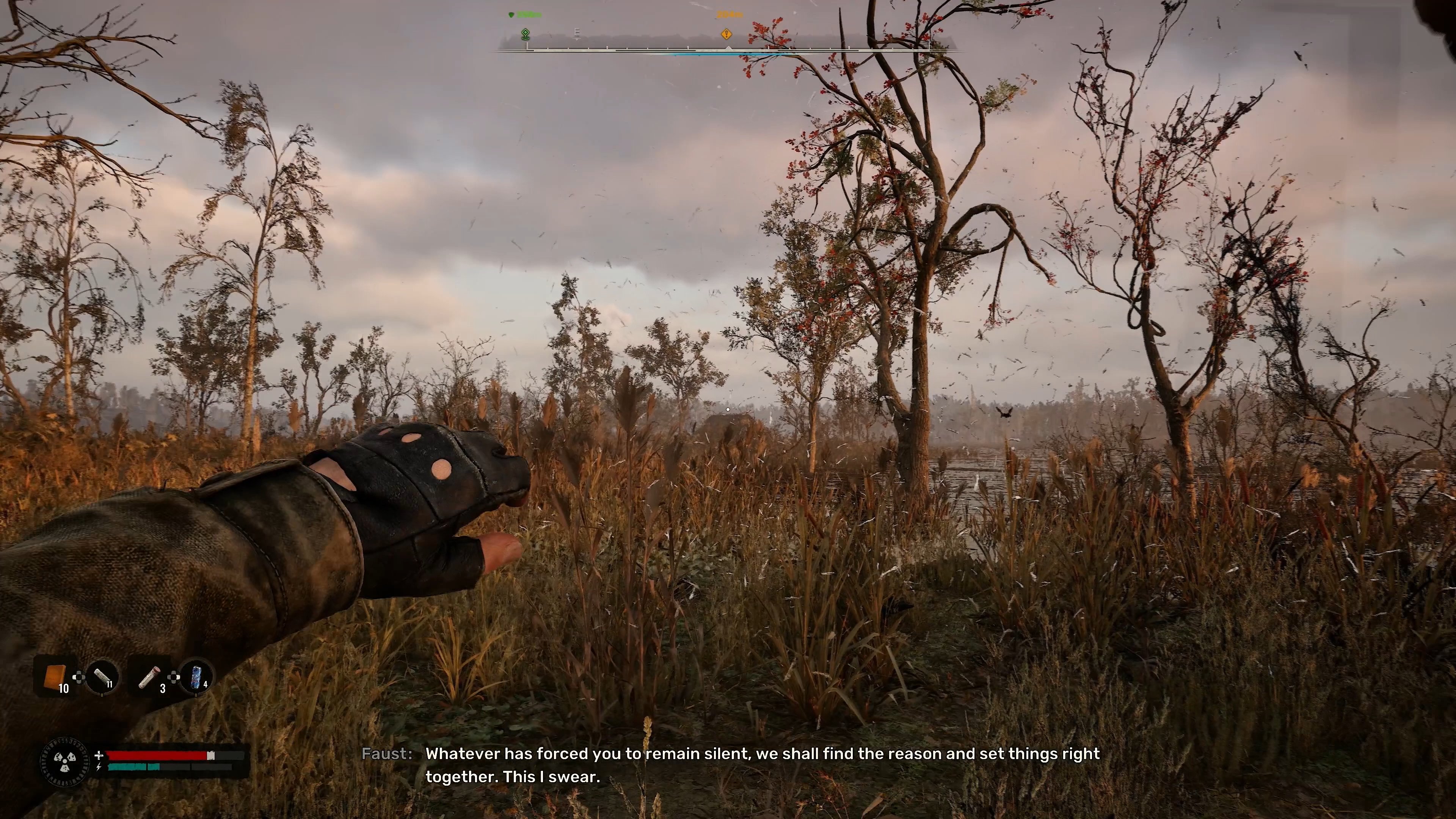This screenshot has width=1456, height=819.
Task: Click the green waypoint marker on compass
Action: pyautogui.click(x=526, y=35)
